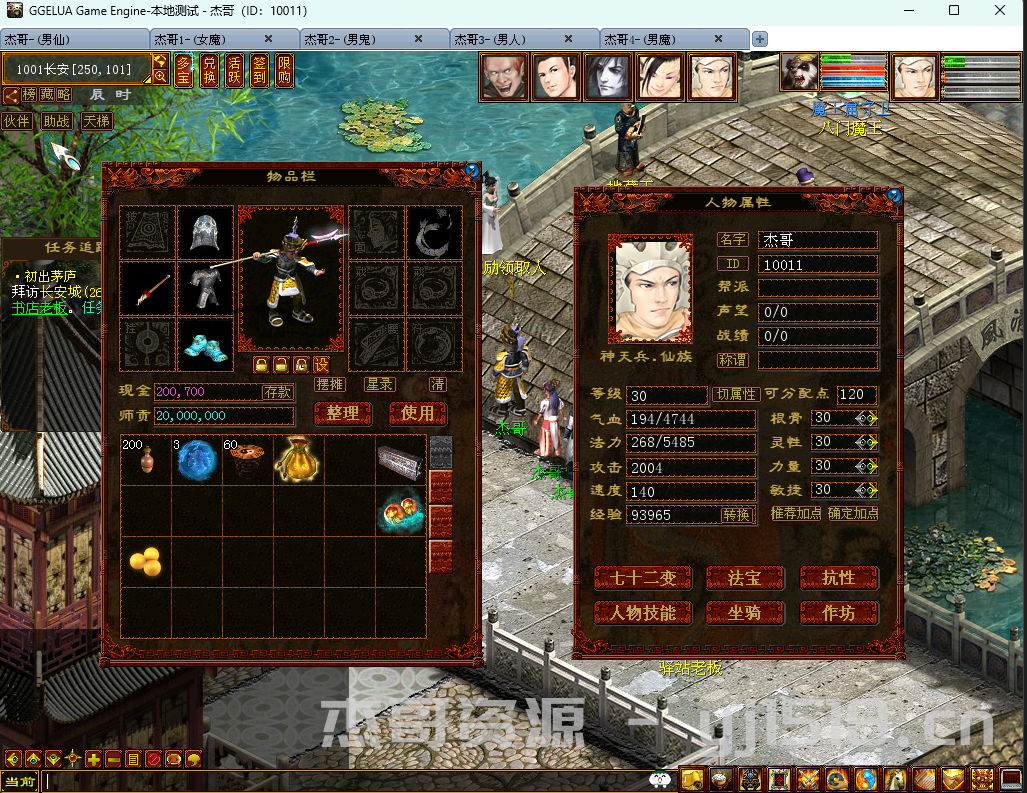Open 人物技能 character skills
1027x793 pixels.
(643, 613)
